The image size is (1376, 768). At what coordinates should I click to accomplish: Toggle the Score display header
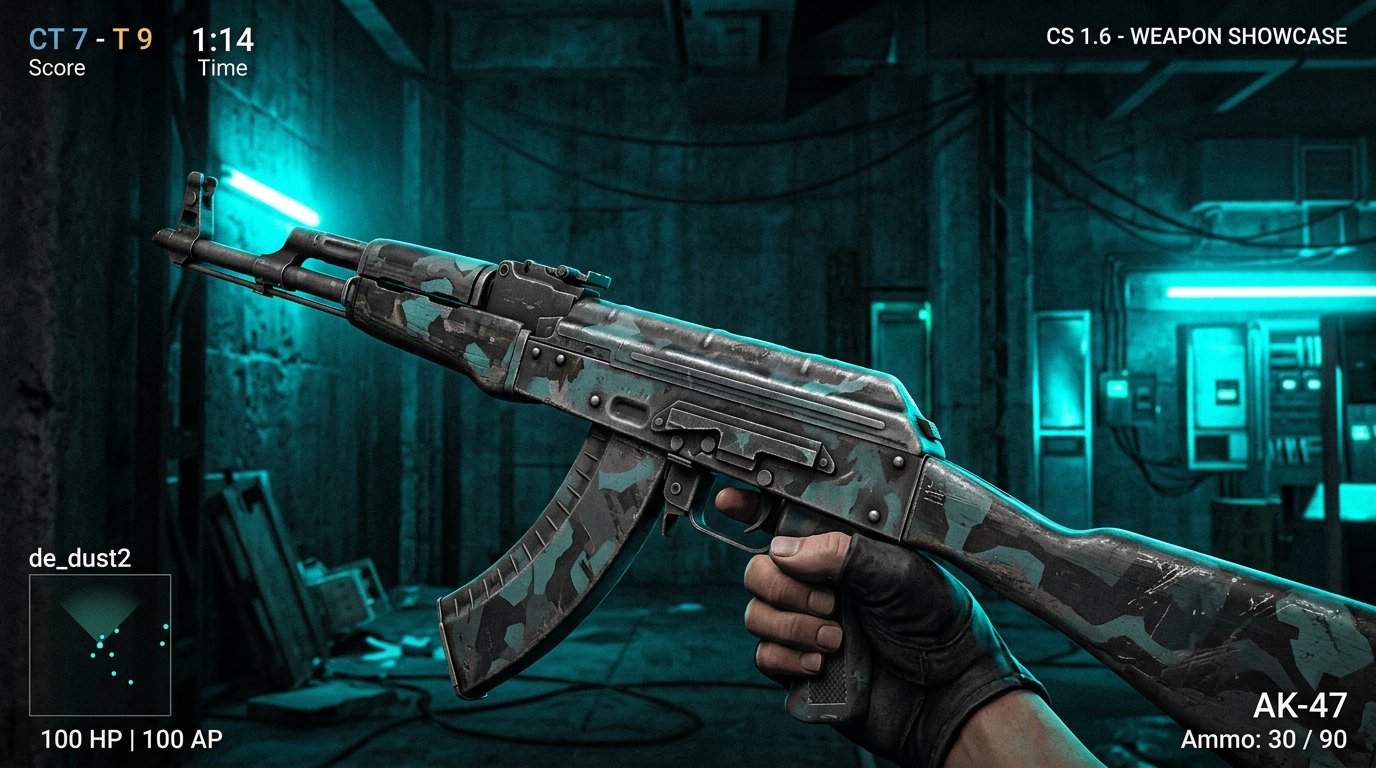[57, 68]
